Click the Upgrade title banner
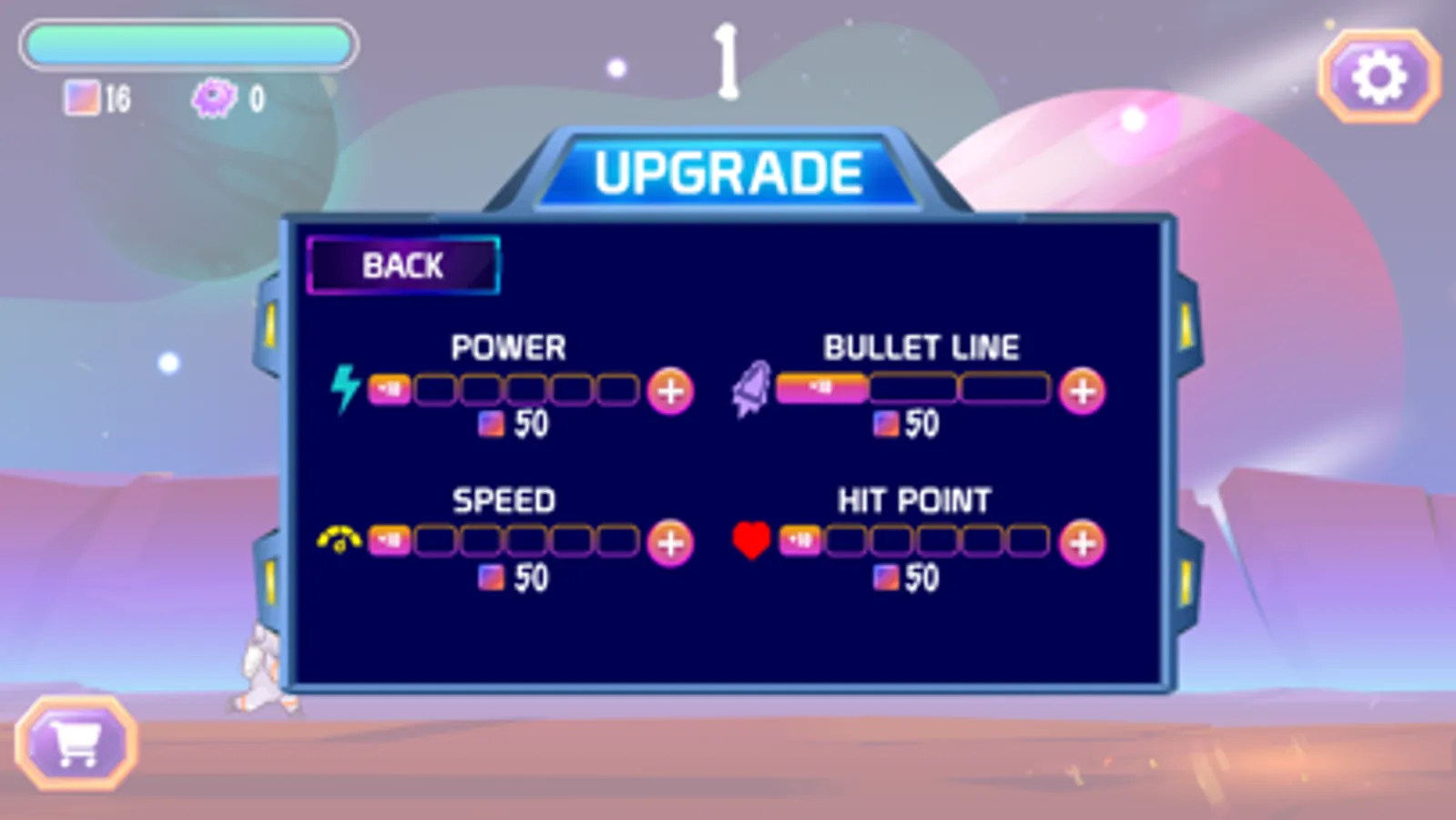Viewport: 1456px width, 820px height. (728, 171)
